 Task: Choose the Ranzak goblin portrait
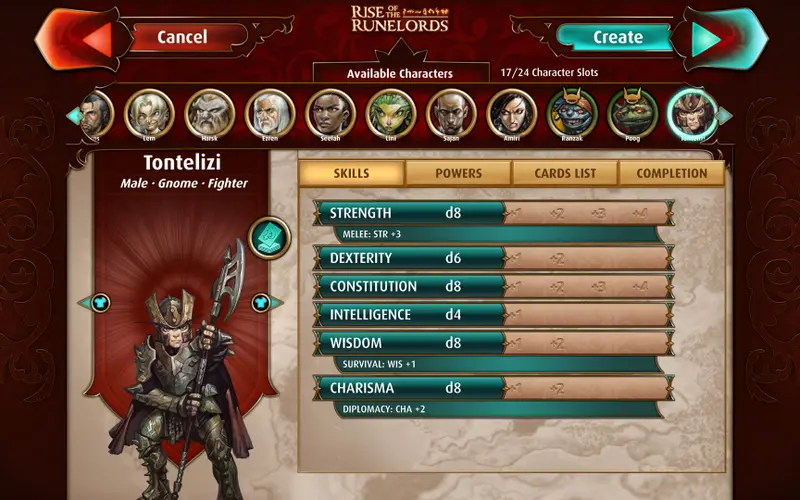click(572, 113)
